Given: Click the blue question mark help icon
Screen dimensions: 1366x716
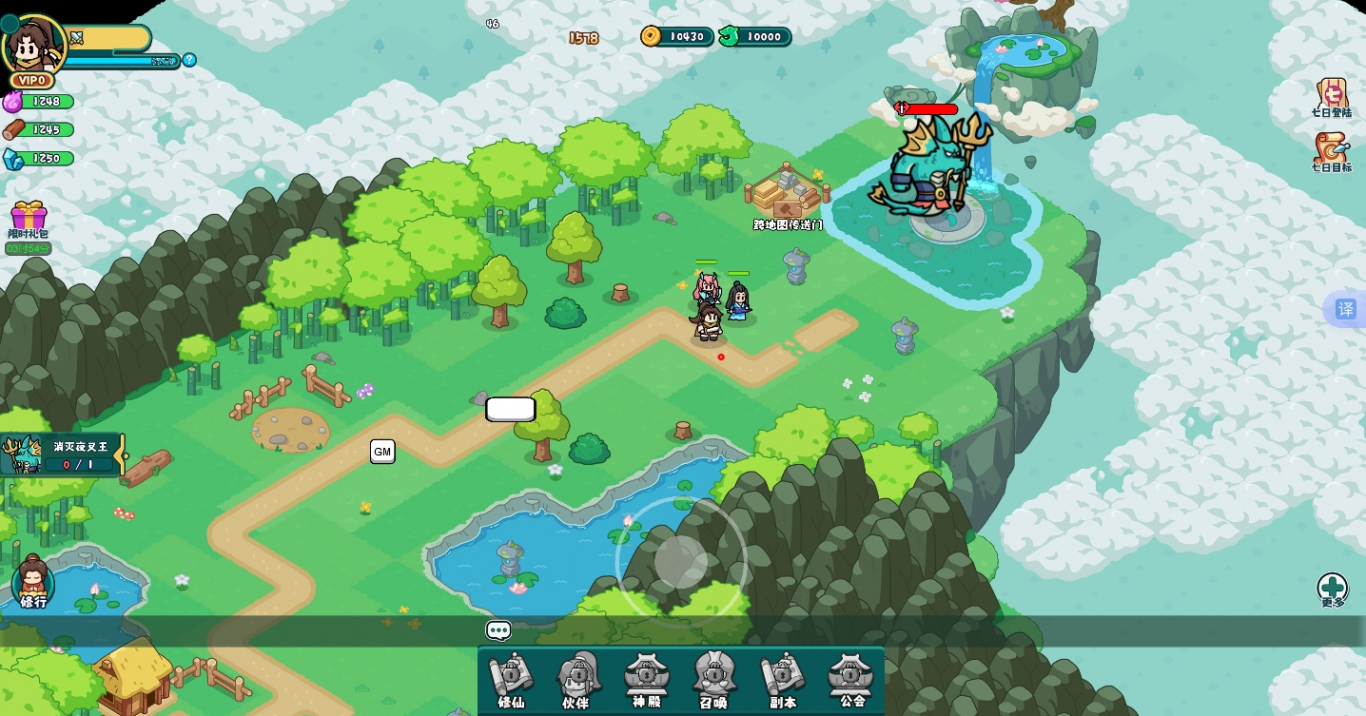Looking at the screenshot, I should pyautogui.click(x=189, y=60).
